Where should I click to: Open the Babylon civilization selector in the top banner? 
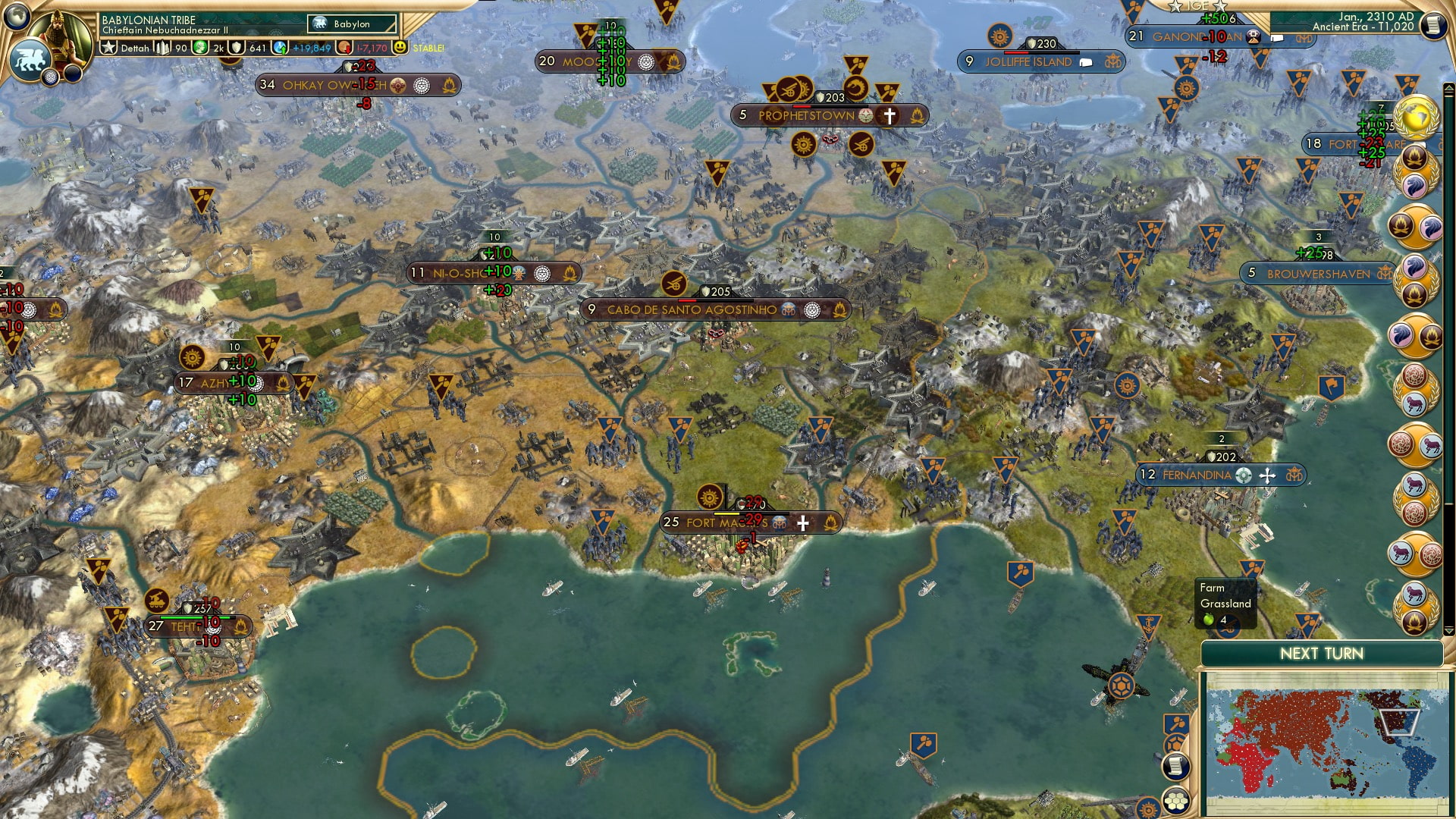[x=350, y=24]
